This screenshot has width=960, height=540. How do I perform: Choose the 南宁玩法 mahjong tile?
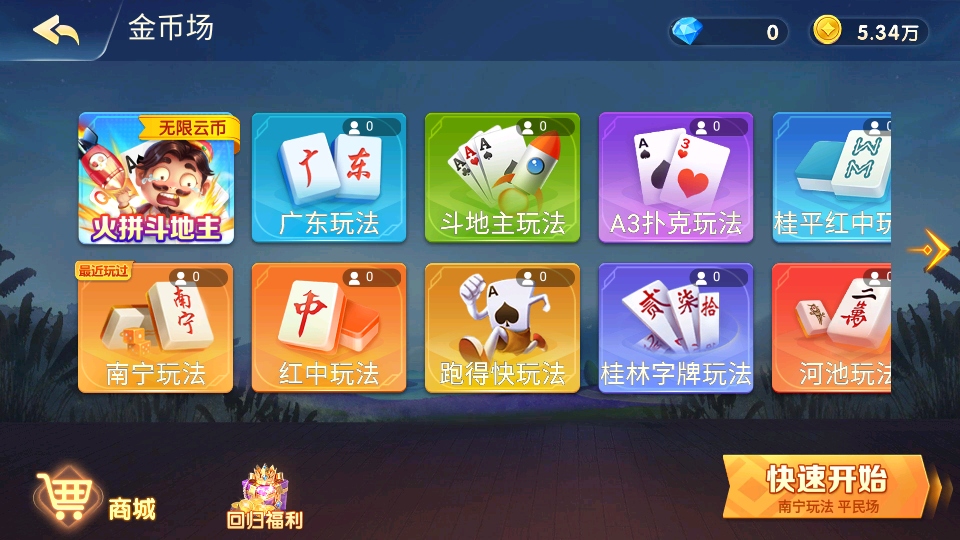pos(156,328)
